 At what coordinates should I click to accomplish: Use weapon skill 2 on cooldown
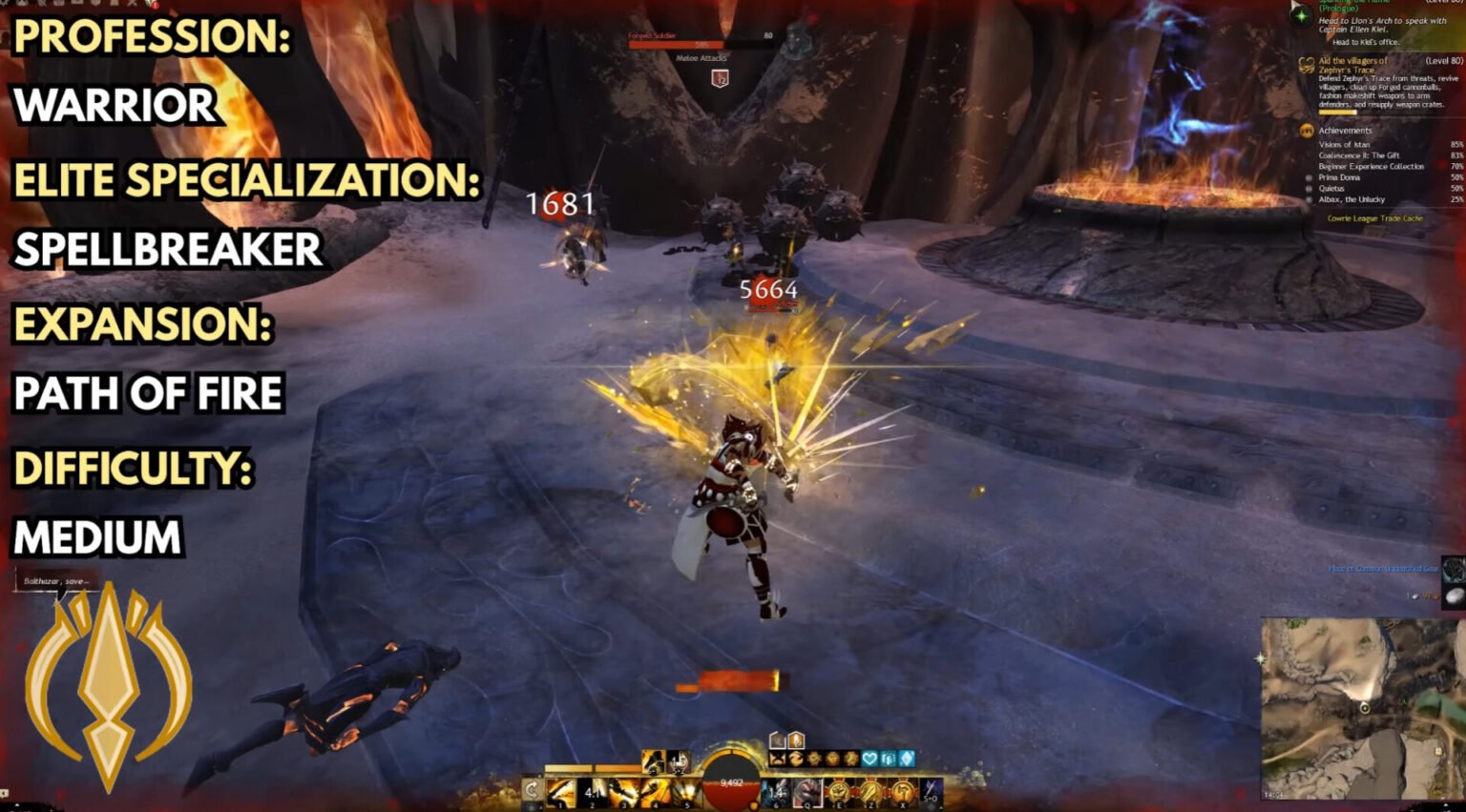594,792
